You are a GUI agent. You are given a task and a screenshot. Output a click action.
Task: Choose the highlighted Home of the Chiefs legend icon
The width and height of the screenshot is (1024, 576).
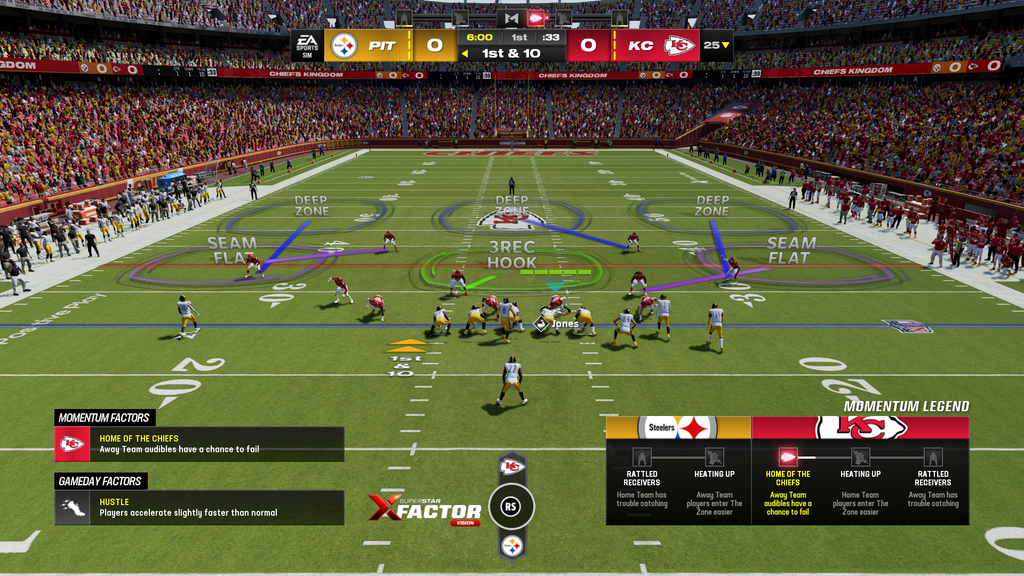tap(788, 457)
